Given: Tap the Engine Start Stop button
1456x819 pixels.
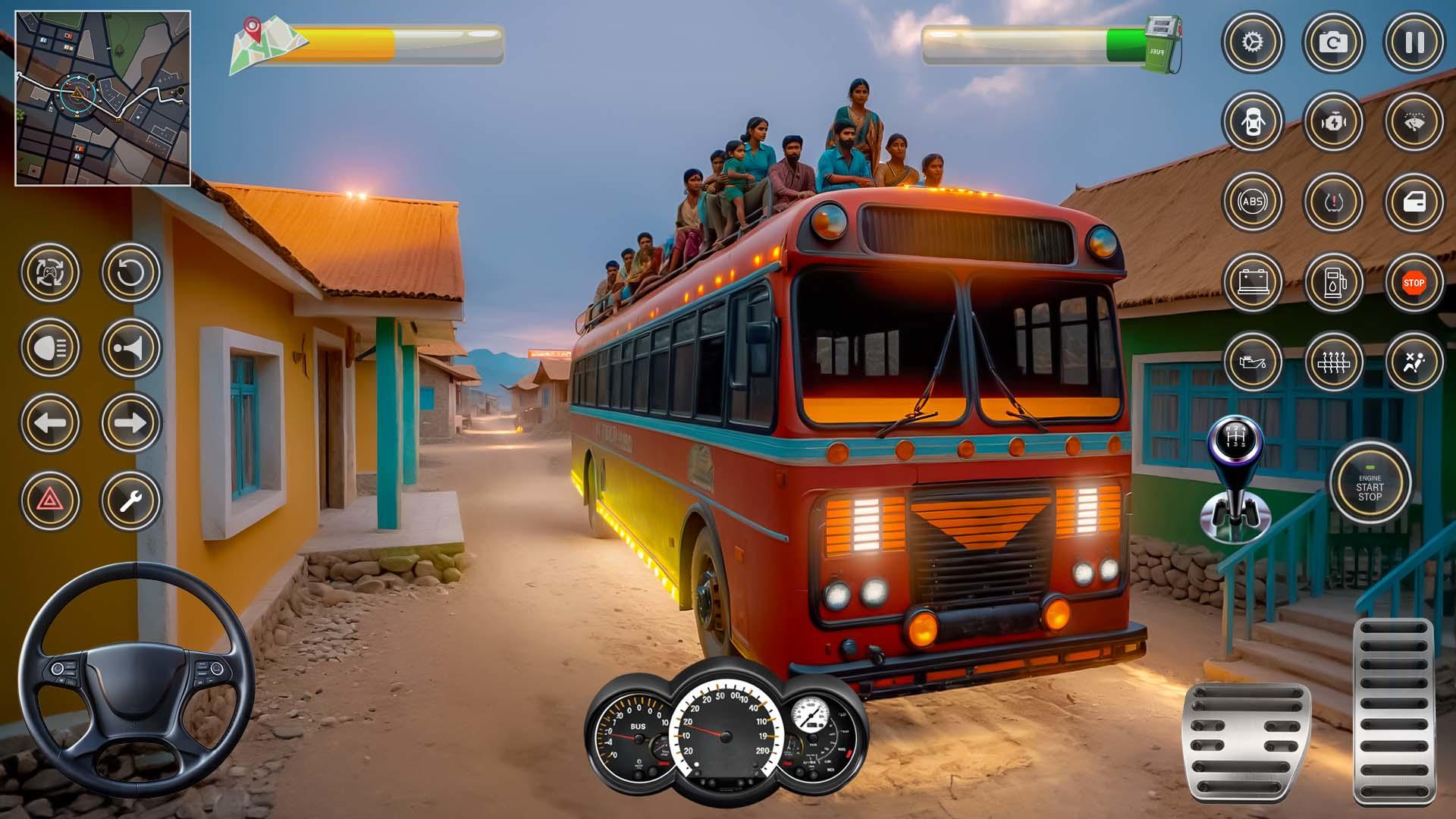Looking at the screenshot, I should point(1370,483).
